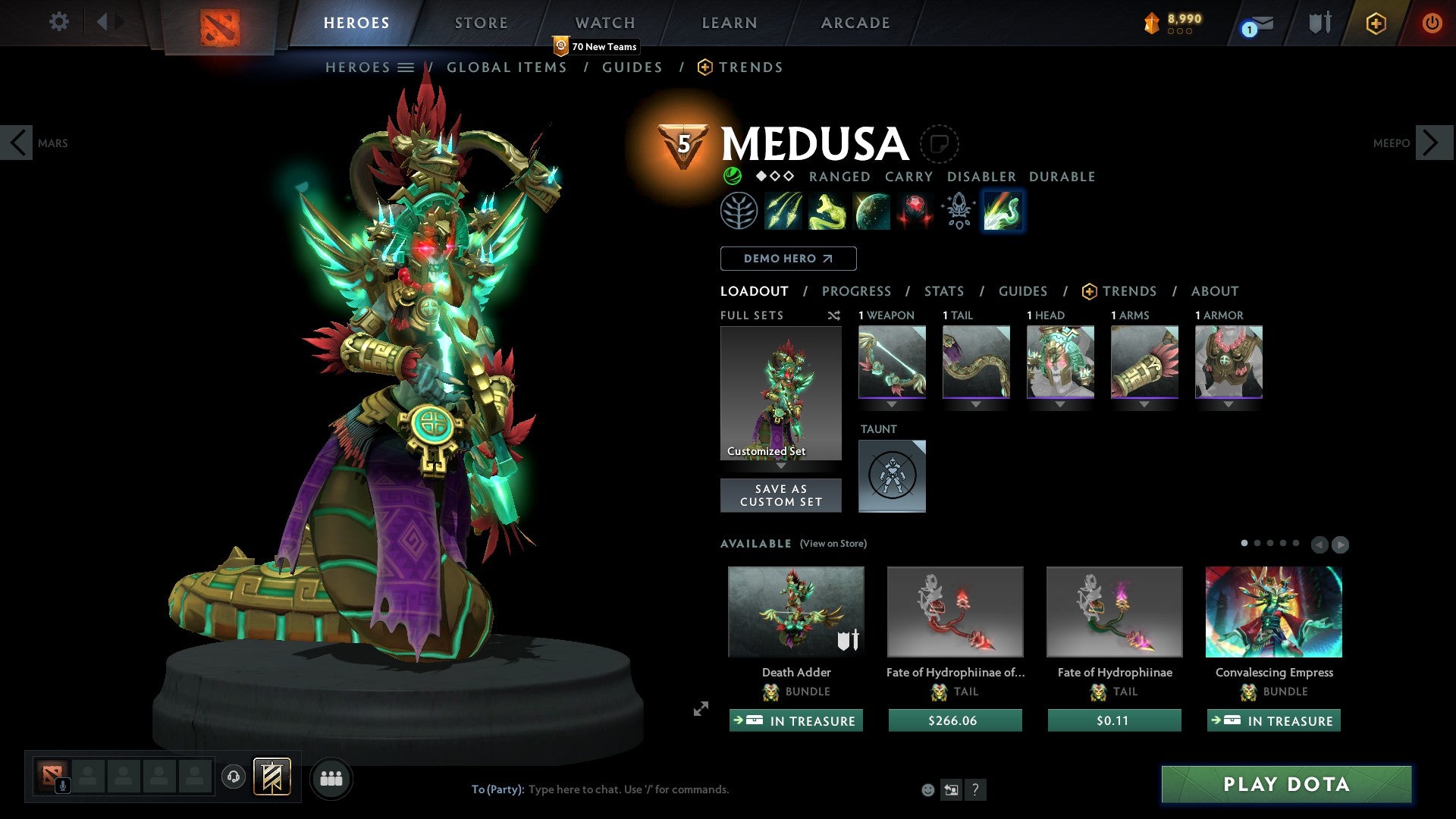Expand the Weapon slot dropdown arrow
Screen dimensions: 1456x819
coord(892,404)
